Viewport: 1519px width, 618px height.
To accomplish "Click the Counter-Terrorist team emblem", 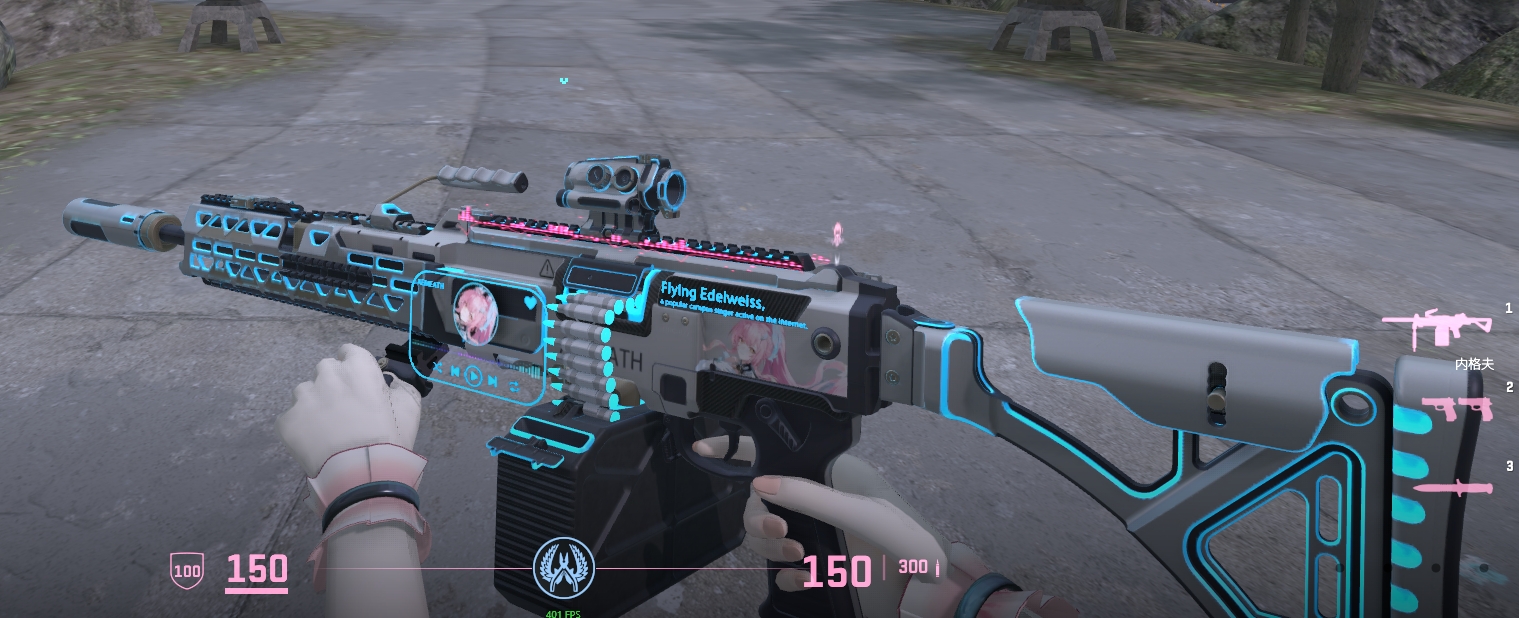I will 564,567.
